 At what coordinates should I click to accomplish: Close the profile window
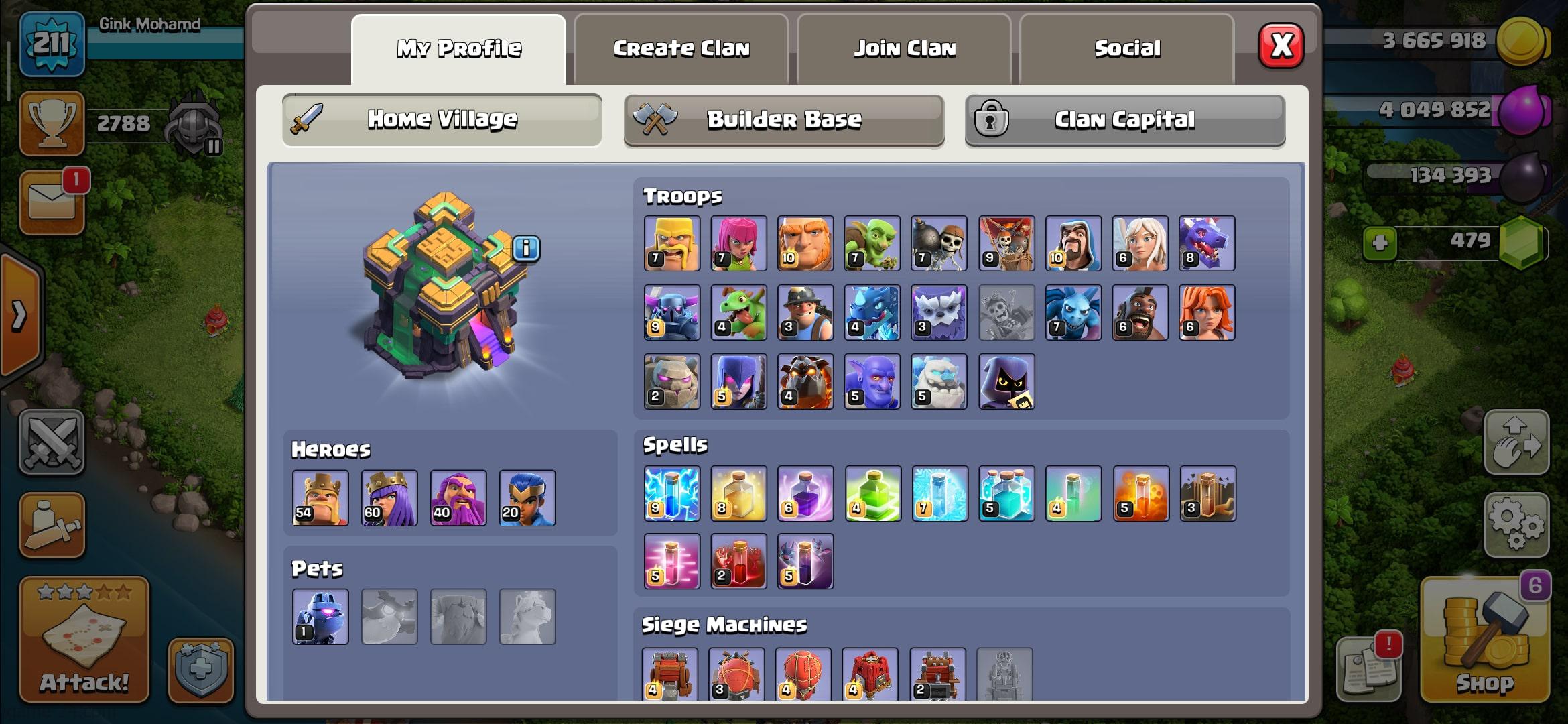tap(1281, 46)
